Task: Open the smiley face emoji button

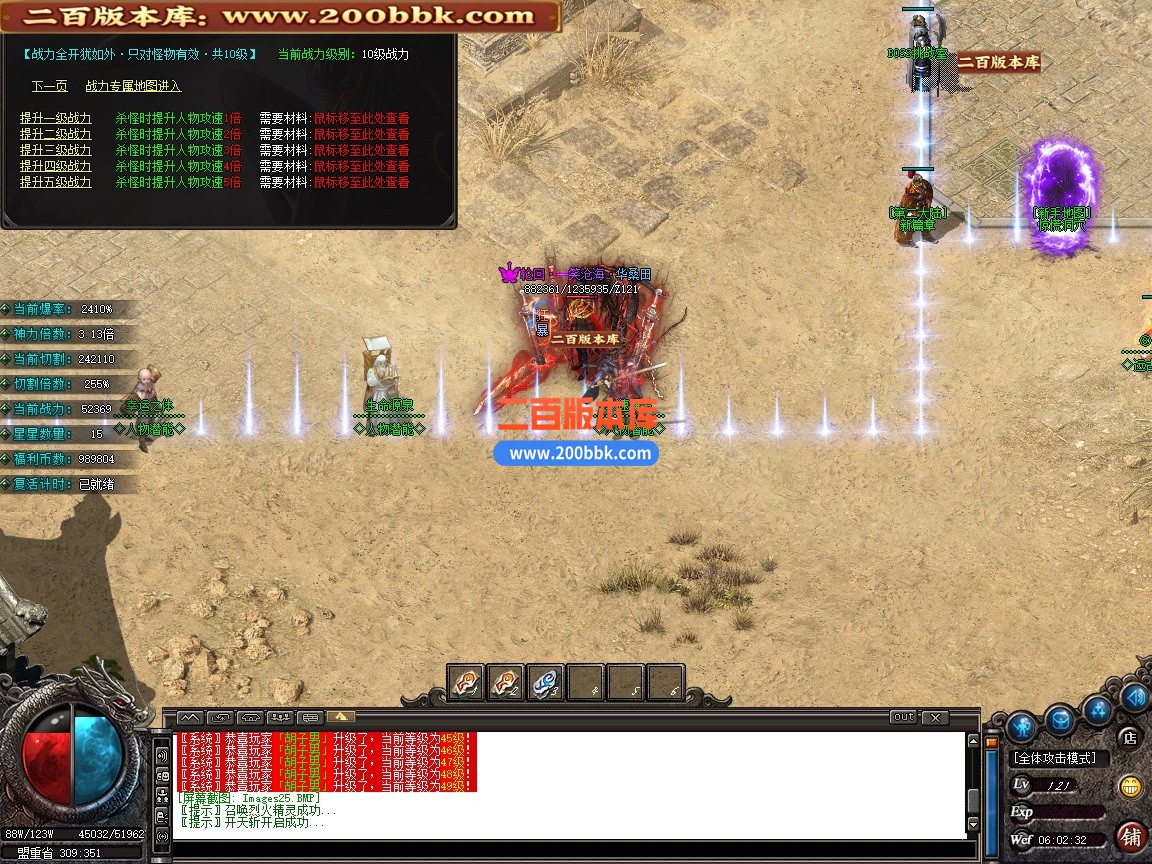Action: point(1131,786)
